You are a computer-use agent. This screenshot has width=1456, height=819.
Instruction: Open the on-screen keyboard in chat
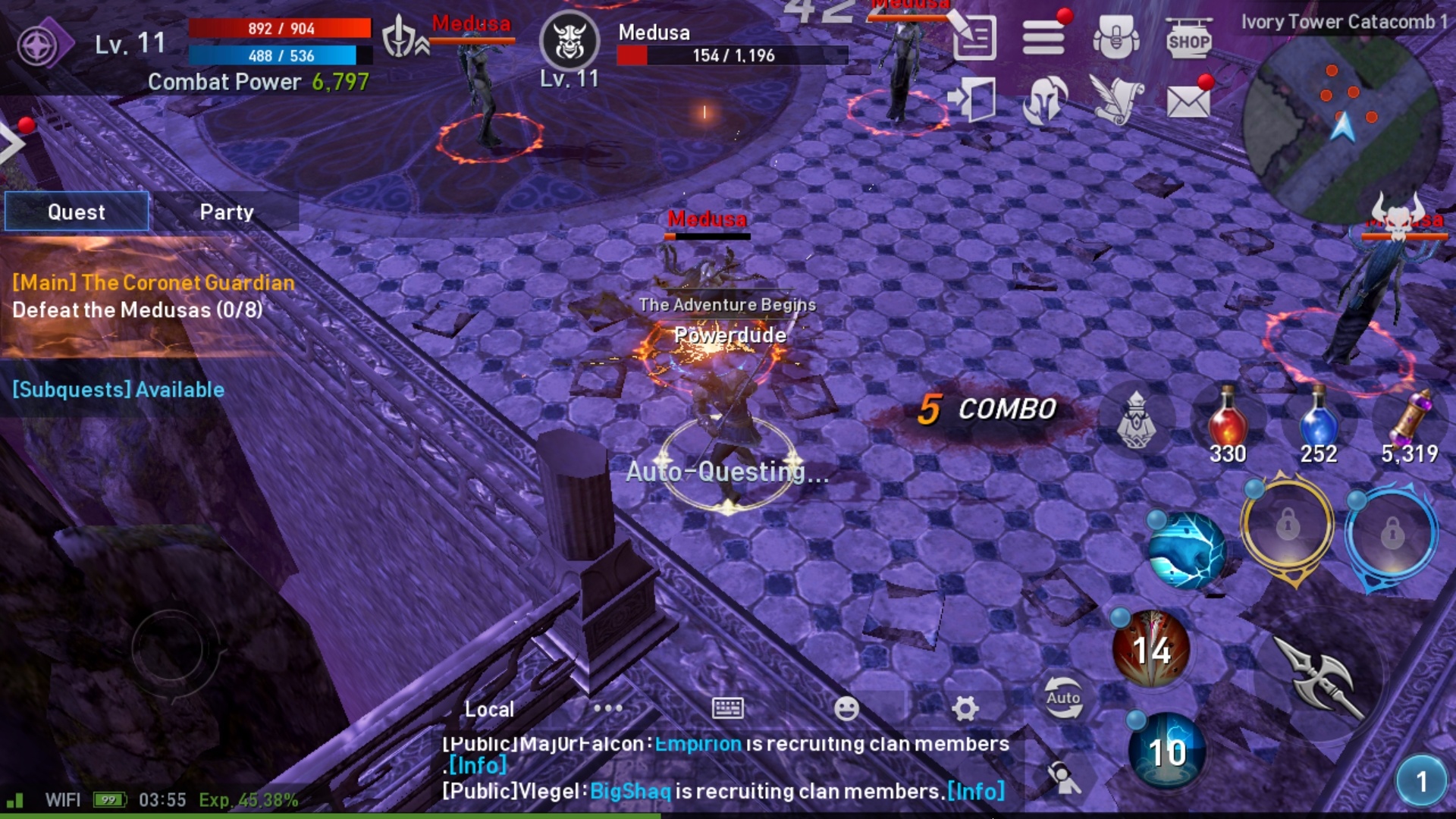click(726, 708)
